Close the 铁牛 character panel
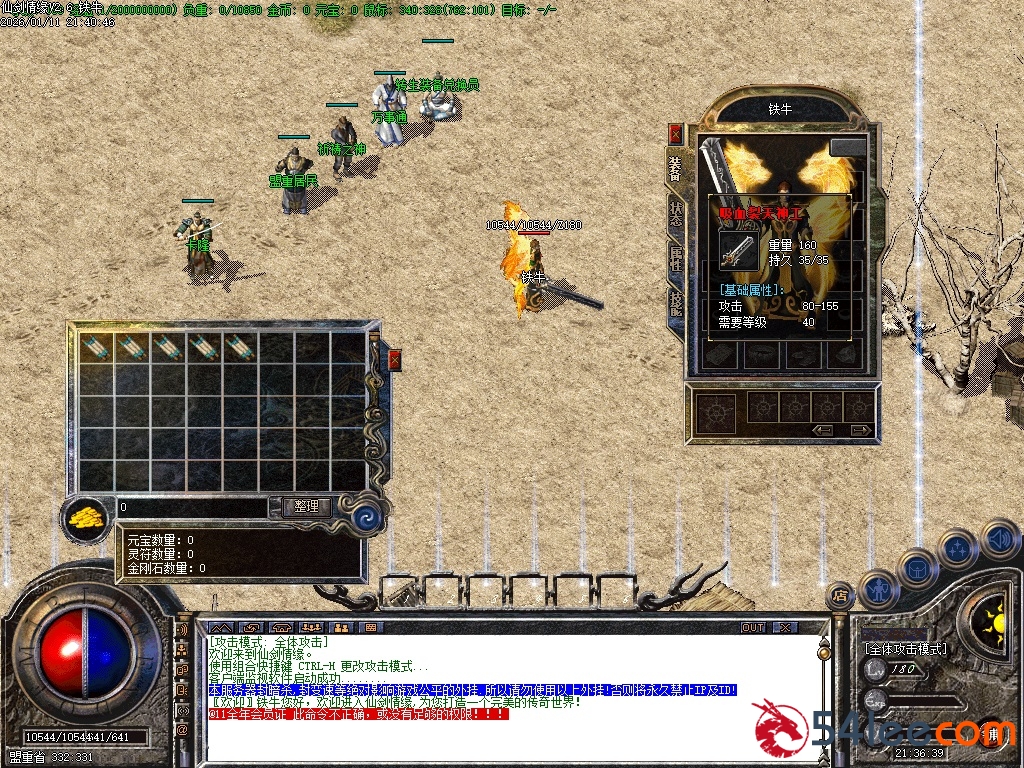This screenshot has height=768, width=1024. [676, 133]
